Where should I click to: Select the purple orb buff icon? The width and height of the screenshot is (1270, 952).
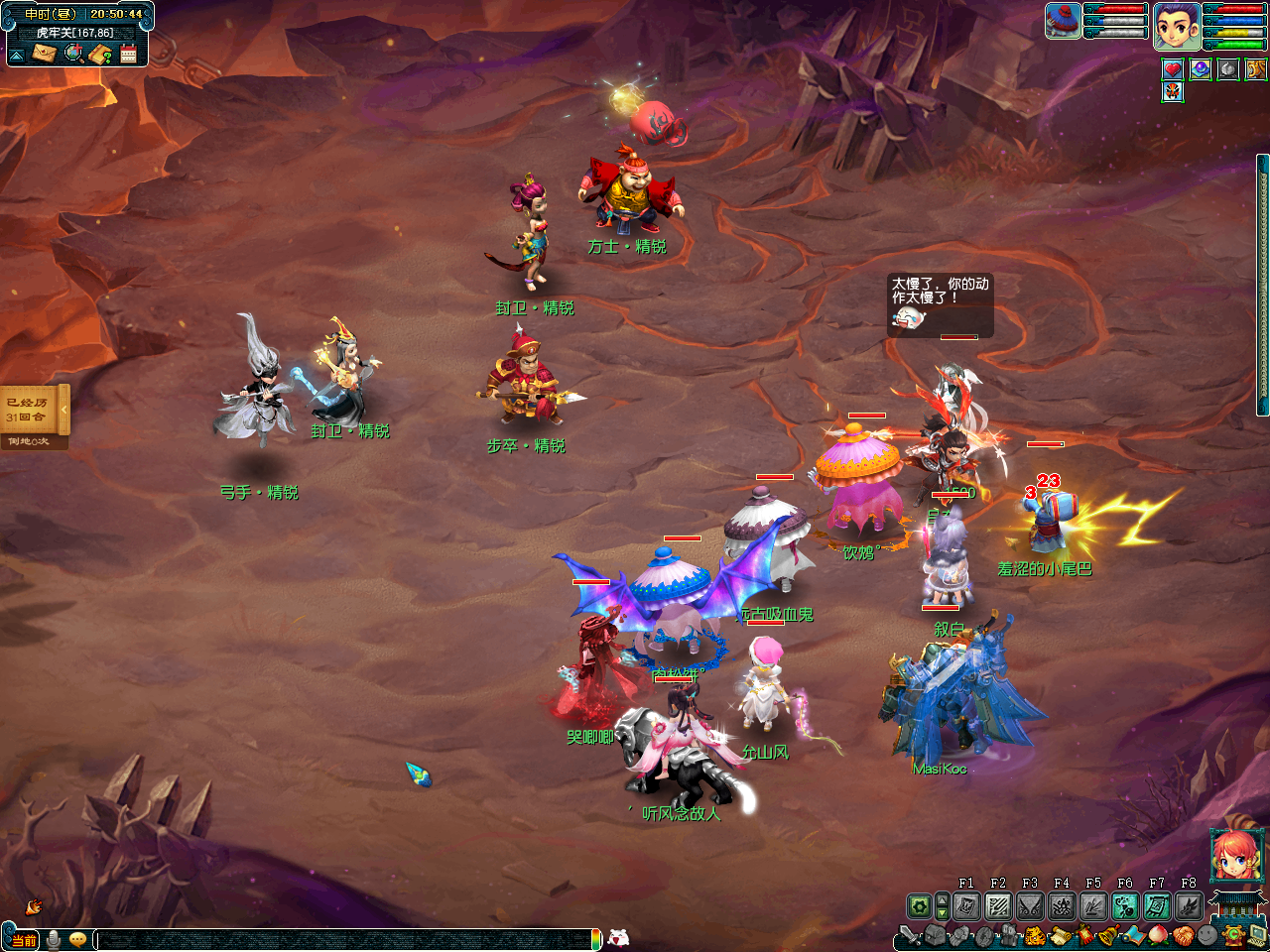point(1201,69)
